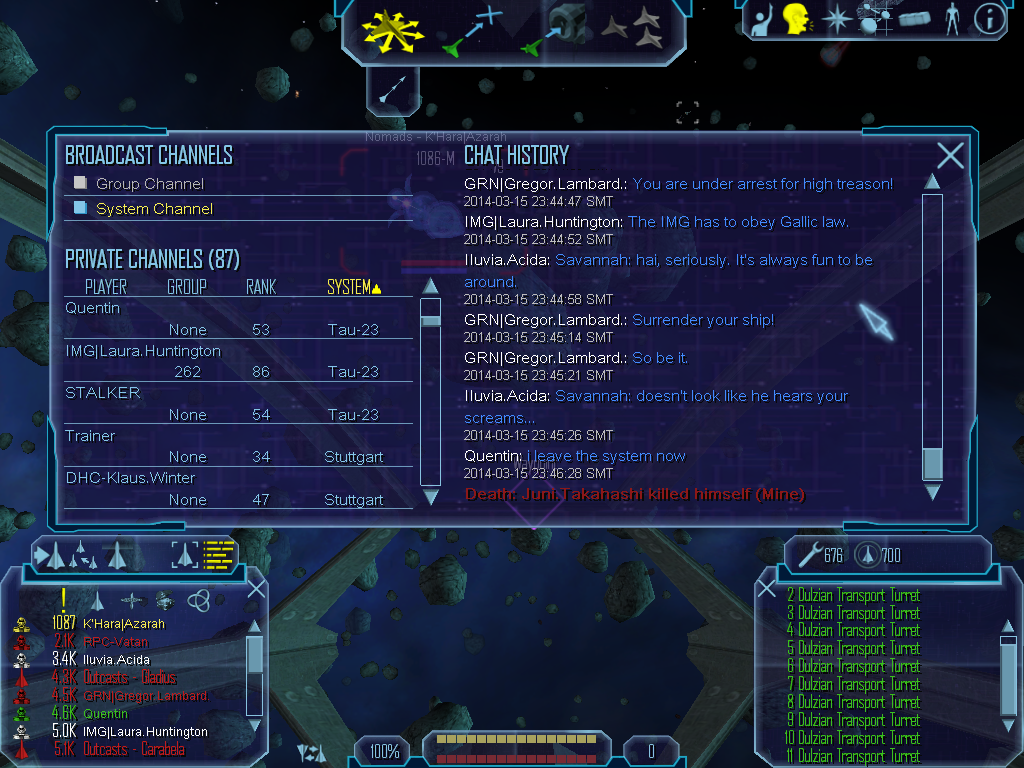The height and width of the screenshot is (768, 1024).
Task: Select the System Channel broadcast option
Action: pyautogui.click(x=154, y=209)
